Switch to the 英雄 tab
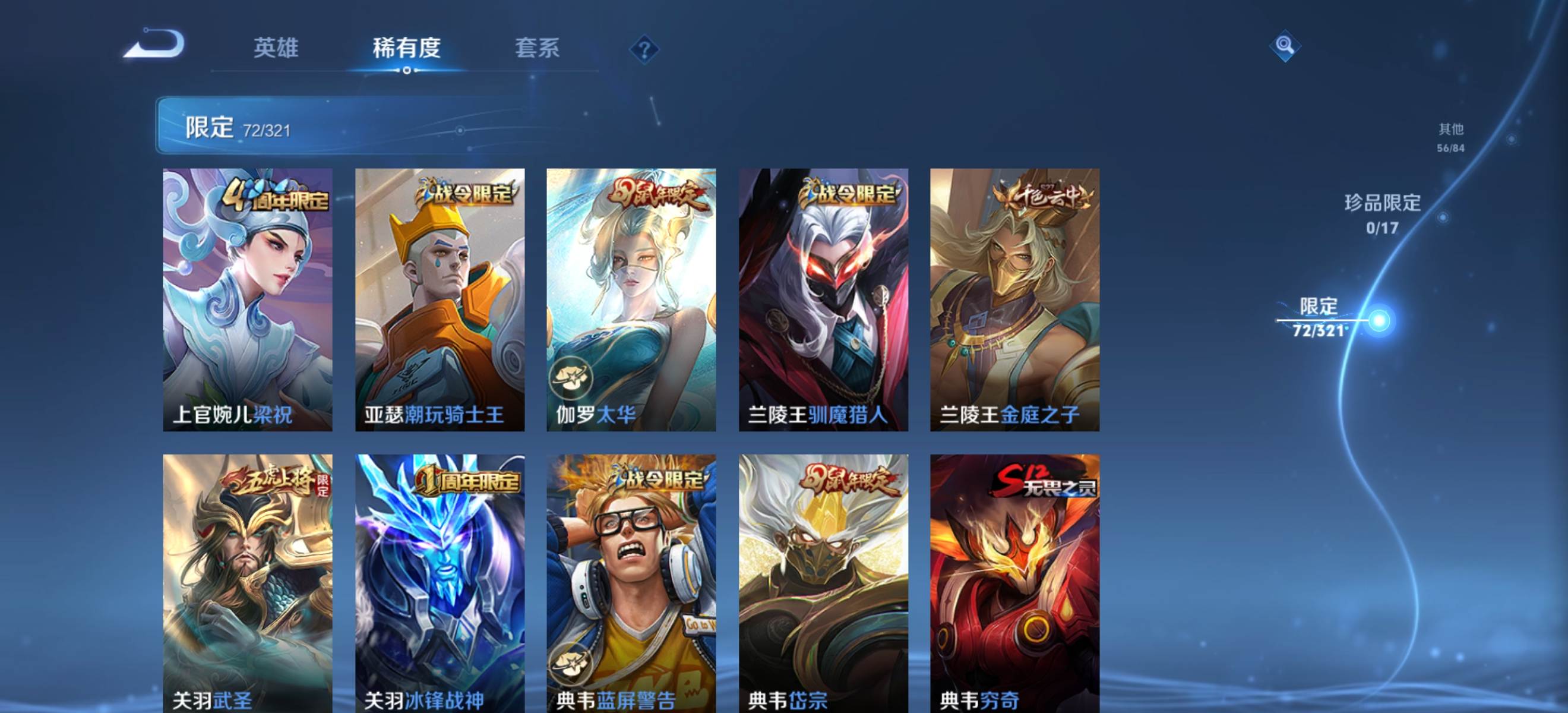This screenshot has width=1568, height=713. (x=276, y=48)
